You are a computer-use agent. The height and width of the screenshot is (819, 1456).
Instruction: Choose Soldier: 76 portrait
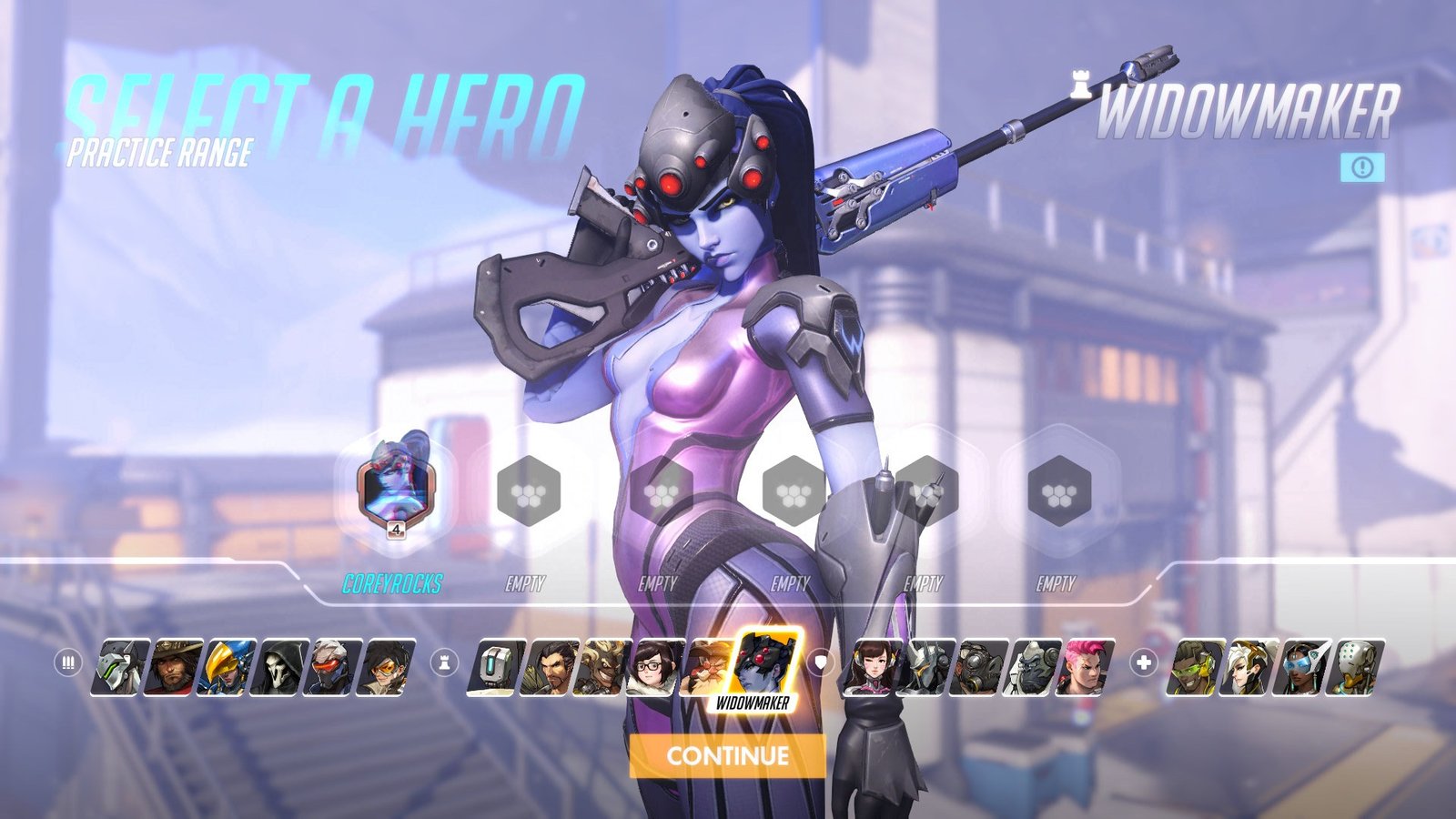tap(336, 667)
